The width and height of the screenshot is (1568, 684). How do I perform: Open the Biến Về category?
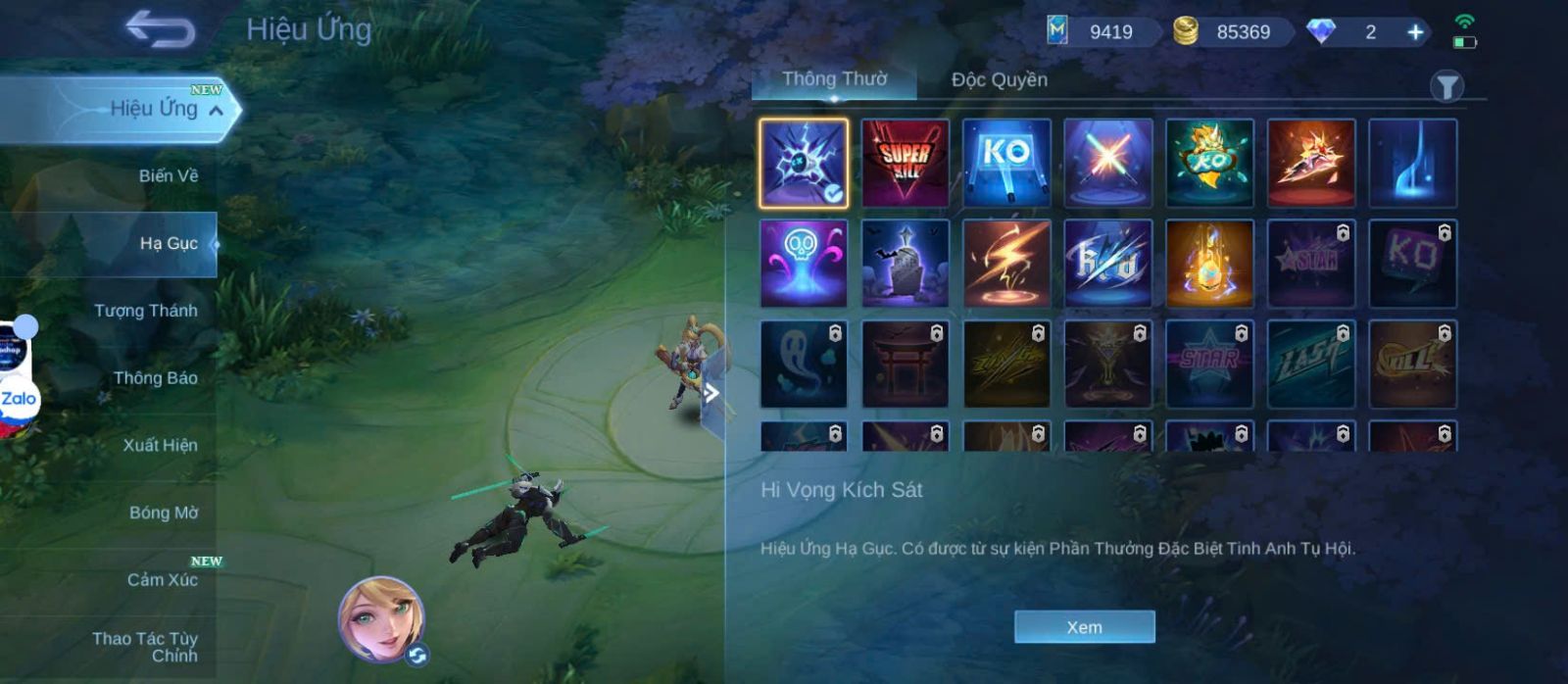point(168,176)
